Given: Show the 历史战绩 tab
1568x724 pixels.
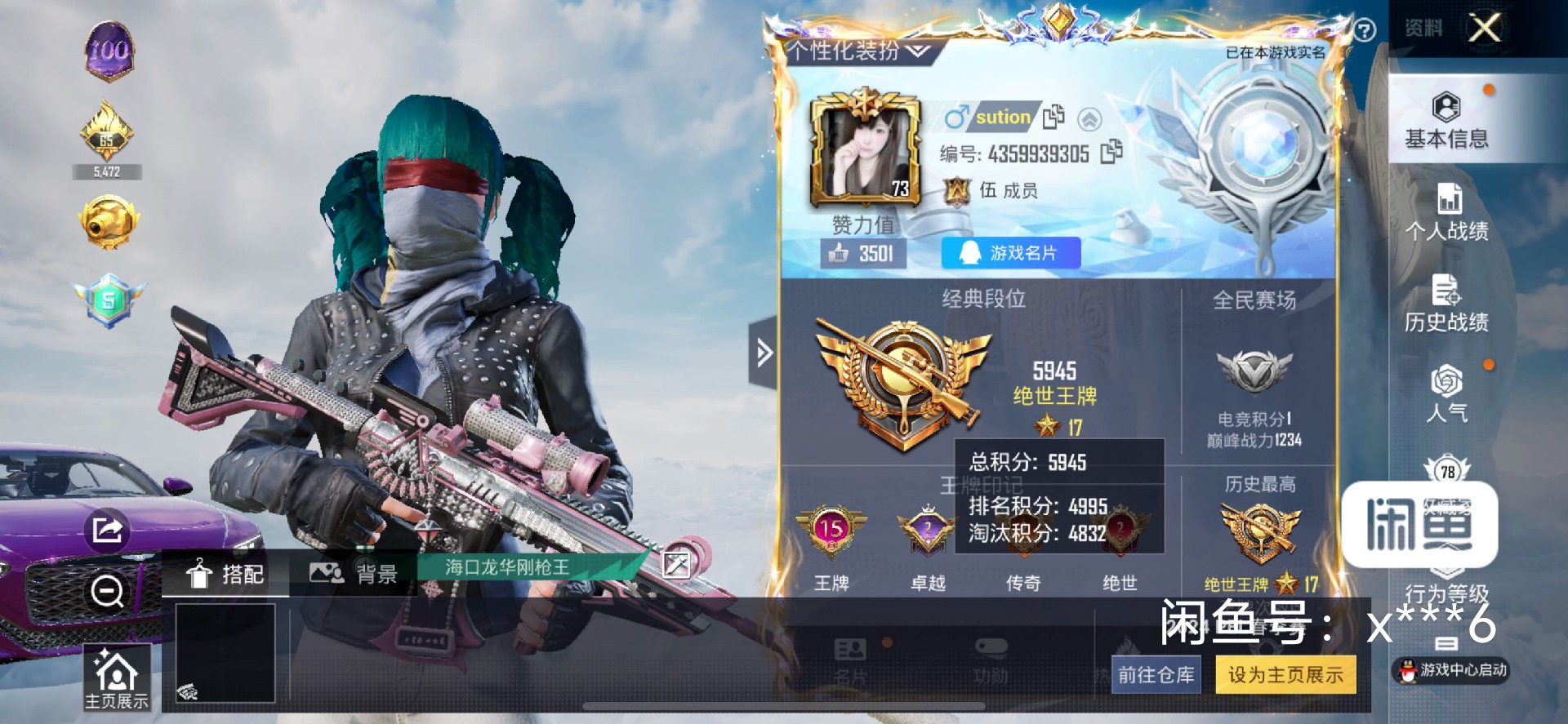Looking at the screenshot, I should click(1446, 304).
